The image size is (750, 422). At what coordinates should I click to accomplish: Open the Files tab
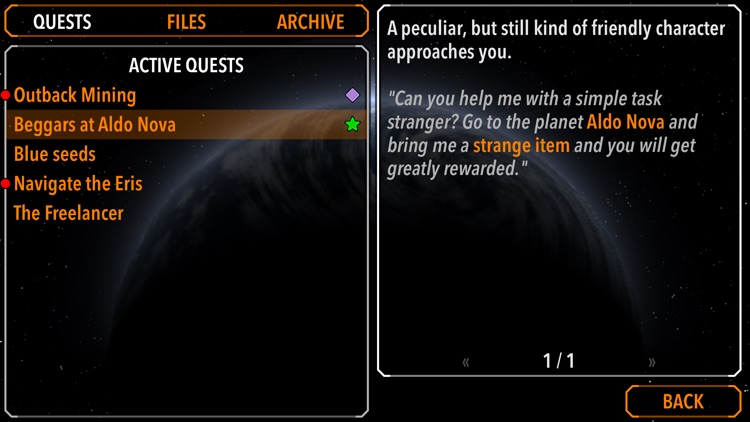(x=187, y=22)
